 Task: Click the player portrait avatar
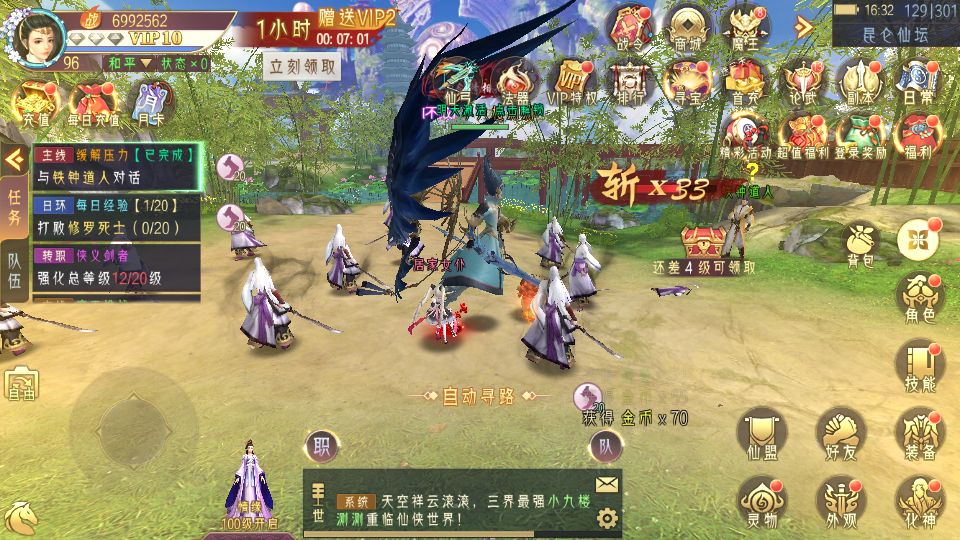click(x=37, y=36)
